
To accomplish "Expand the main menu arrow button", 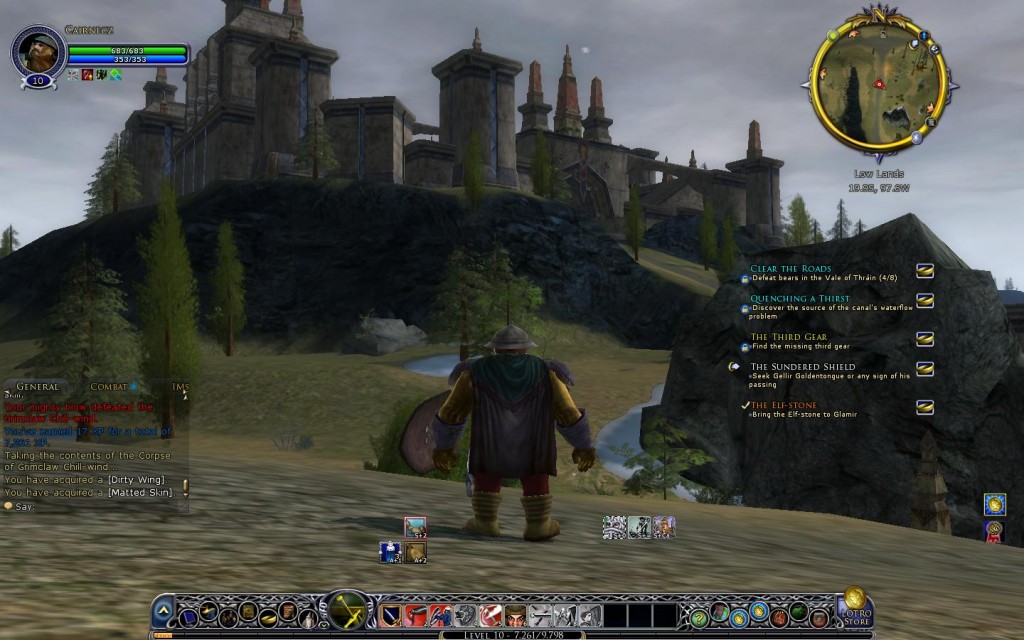I will coord(163,611).
